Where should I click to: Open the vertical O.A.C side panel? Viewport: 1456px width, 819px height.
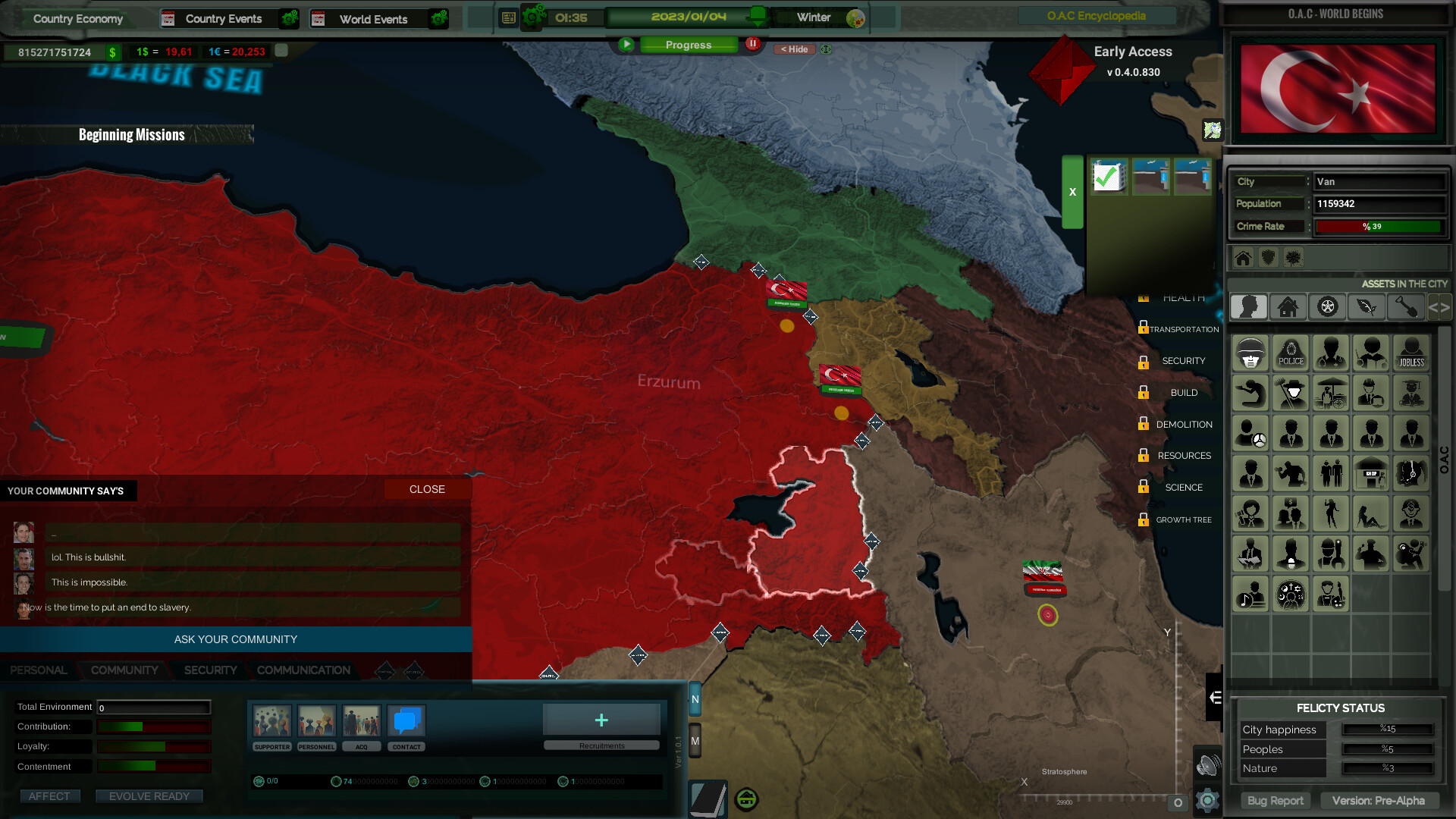point(1445,459)
